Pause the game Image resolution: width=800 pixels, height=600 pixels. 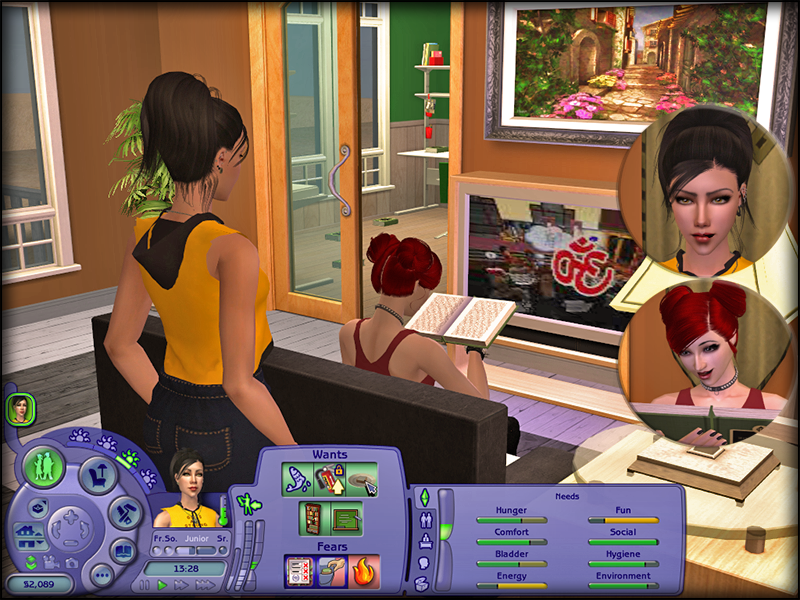tap(145, 584)
